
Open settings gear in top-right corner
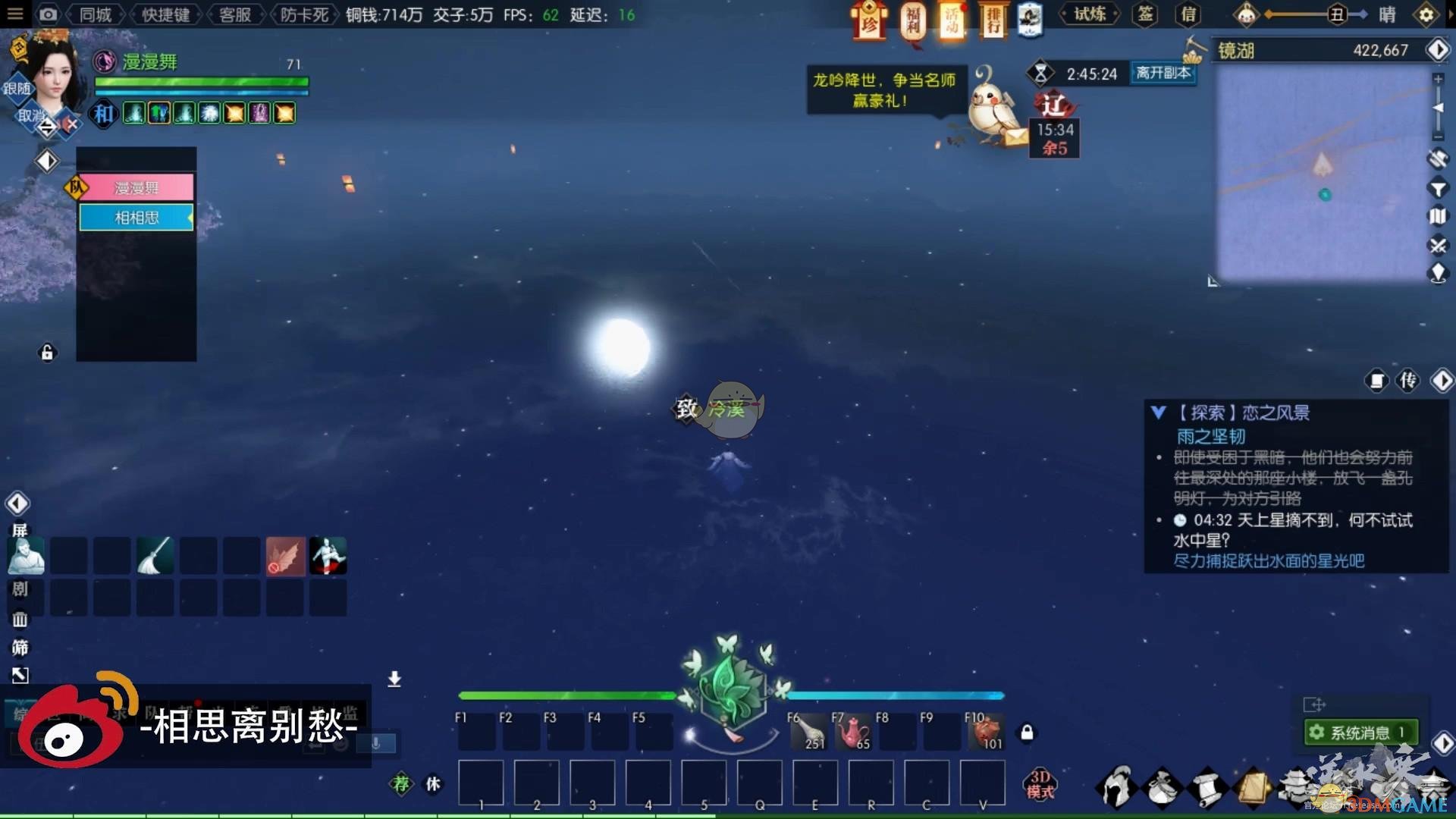click(1426, 14)
